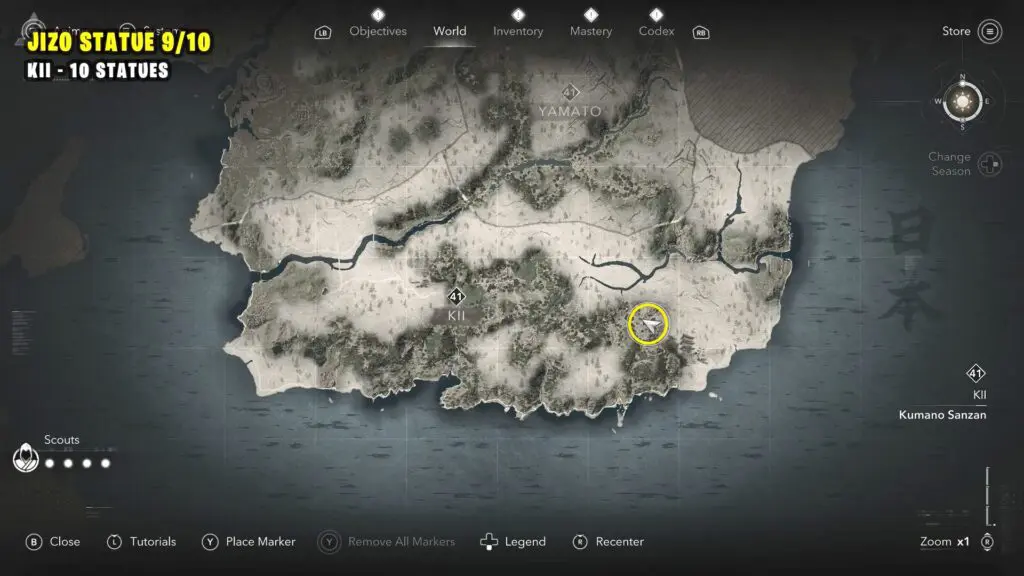The height and width of the screenshot is (576, 1024).
Task: Open the Objectives tab
Action: (377, 31)
